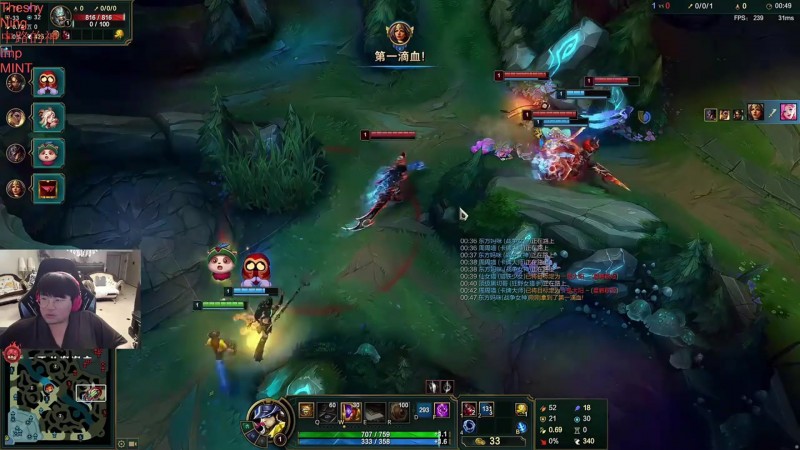The width and height of the screenshot is (800, 450).
Task: Activate the yellow trinket ward item
Action: click(x=521, y=408)
